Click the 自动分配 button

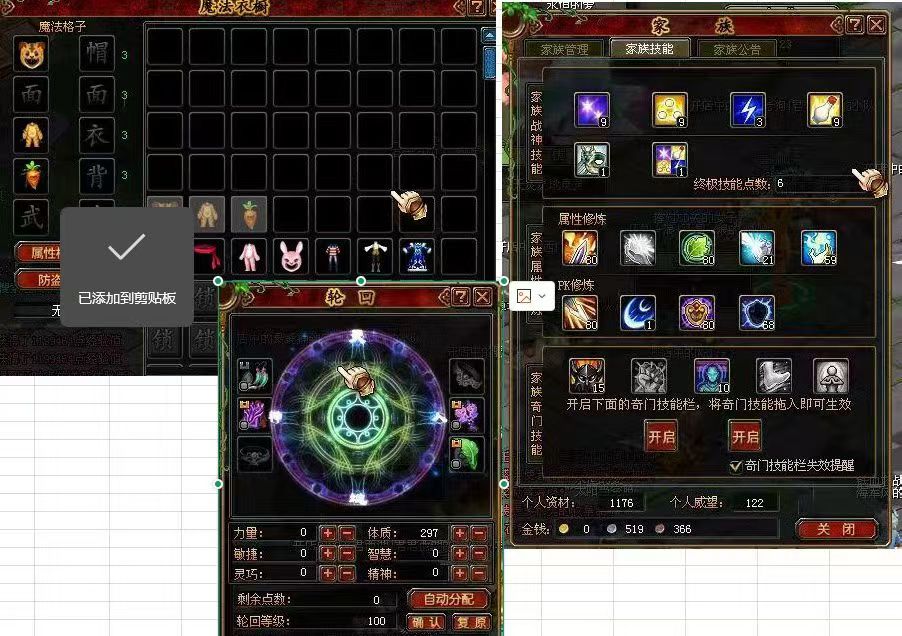coord(448,599)
